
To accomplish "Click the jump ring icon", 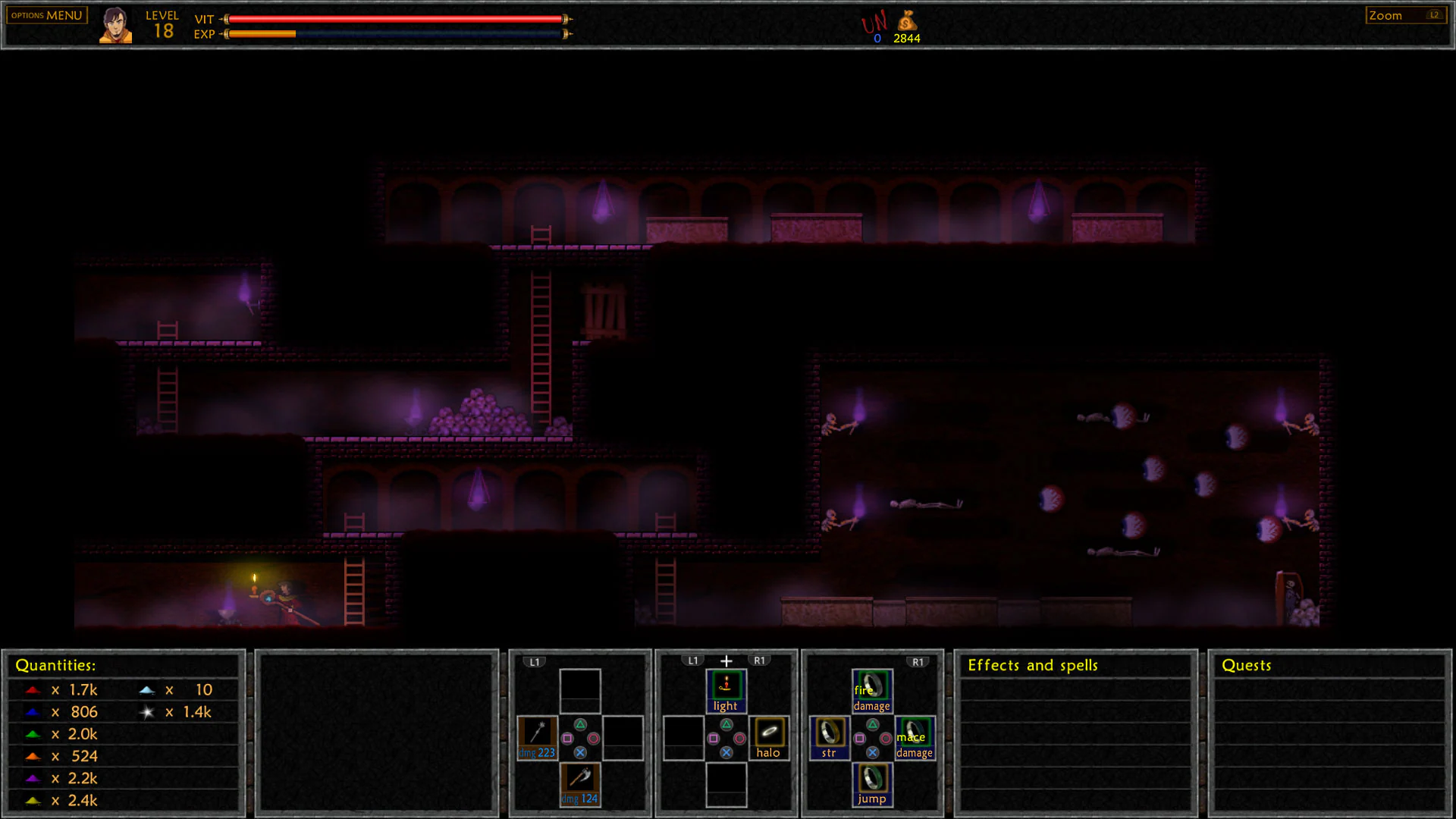I will click(871, 778).
